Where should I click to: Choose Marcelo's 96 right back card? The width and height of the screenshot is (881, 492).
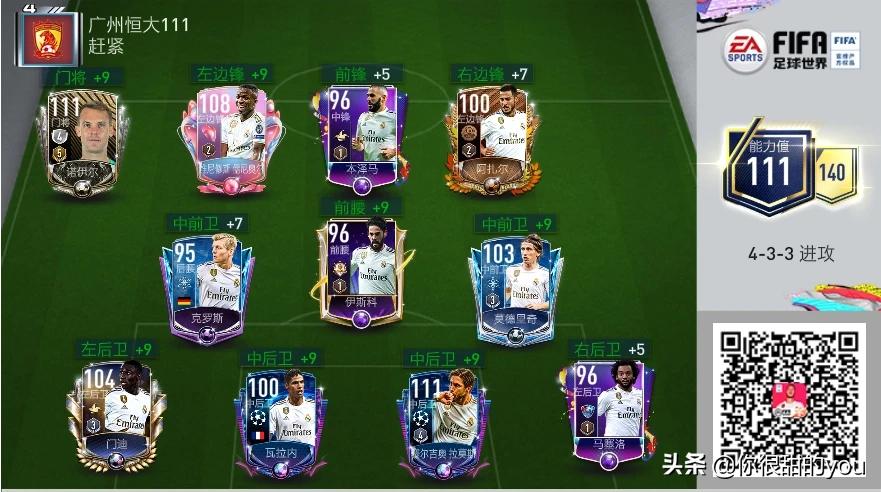tap(600, 408)
